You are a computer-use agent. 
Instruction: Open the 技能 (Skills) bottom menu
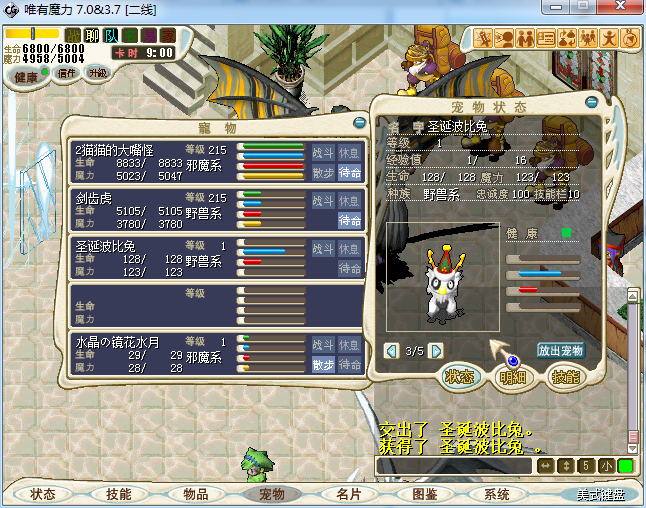(x=118, y=494)
